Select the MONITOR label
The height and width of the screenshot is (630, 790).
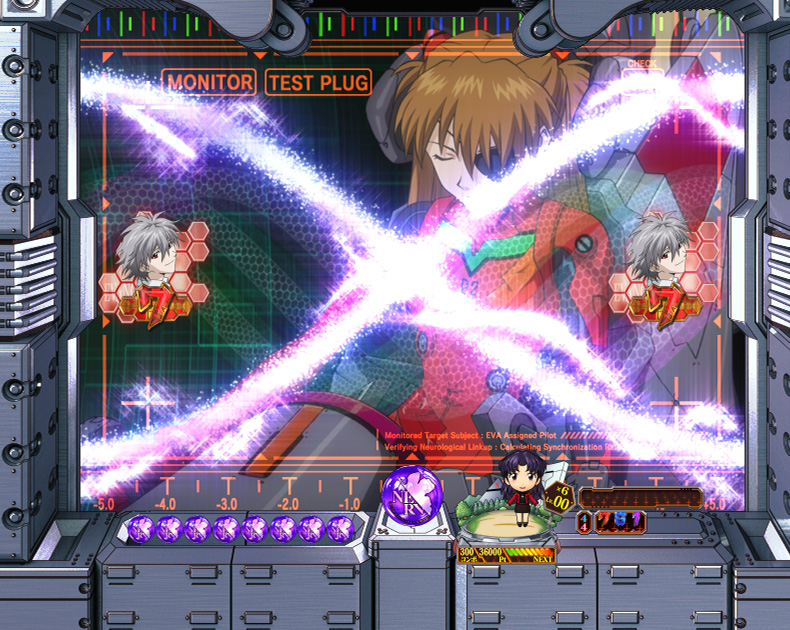click(210, 82)
